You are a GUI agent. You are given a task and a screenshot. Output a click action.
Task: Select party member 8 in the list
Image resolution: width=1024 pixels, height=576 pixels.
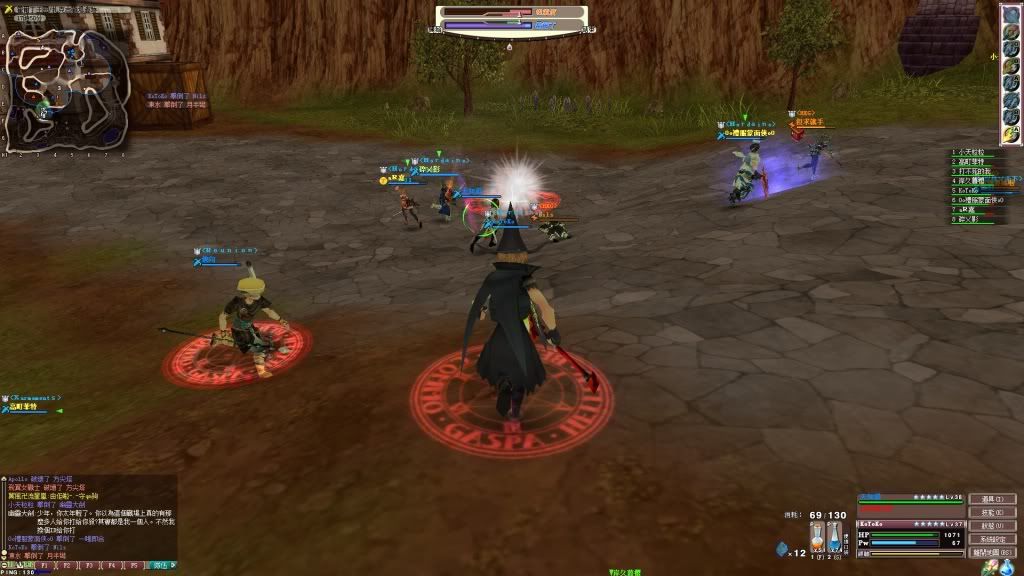[x=975, y=218]
